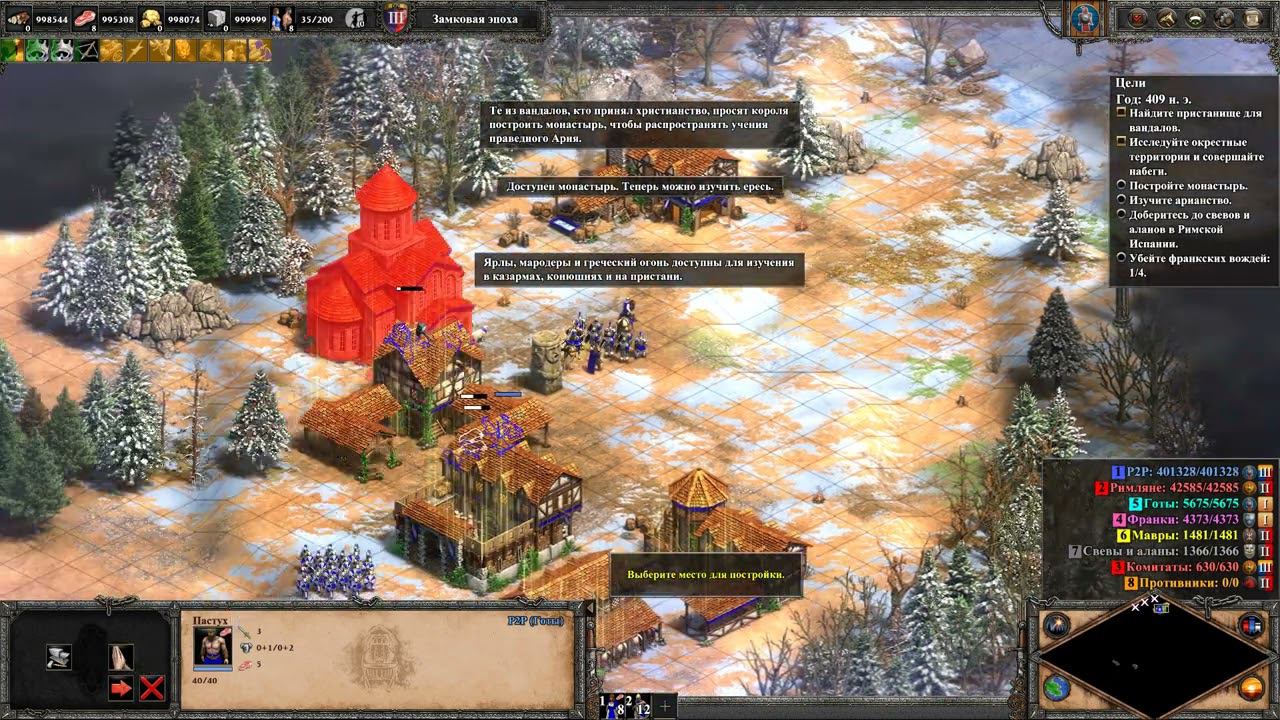Select the anvil repair command icon
The height and width of the screenshot is (720, 1280).
pos(58,657)
